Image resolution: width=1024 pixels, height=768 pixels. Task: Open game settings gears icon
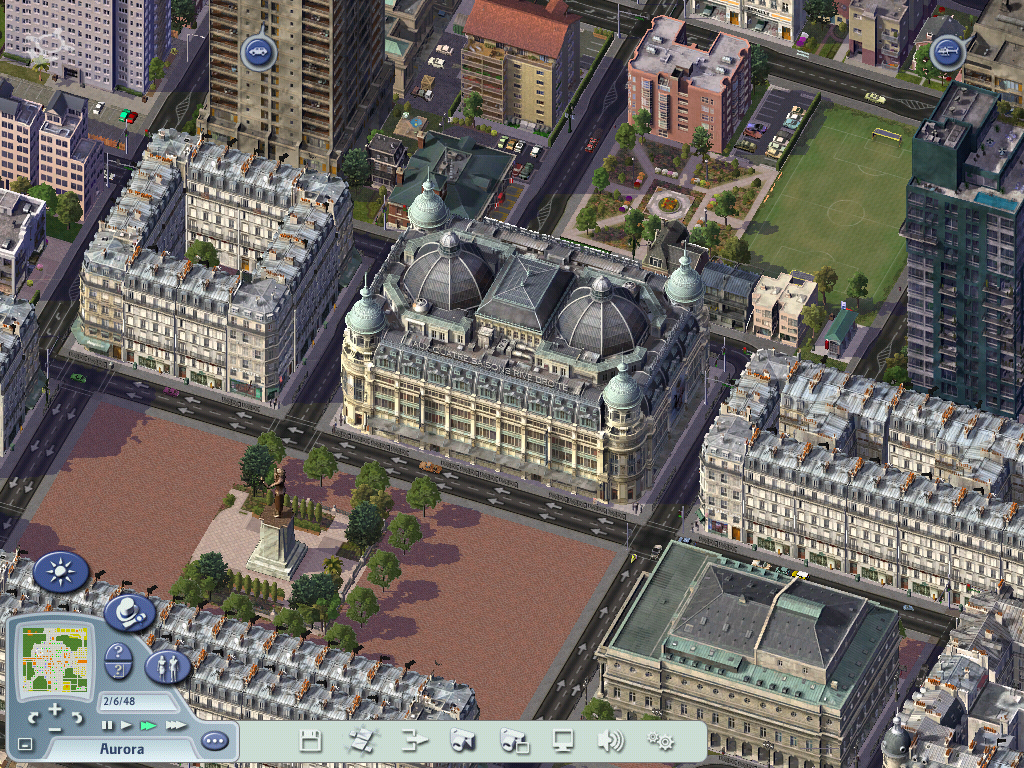(x=659, y=741)
